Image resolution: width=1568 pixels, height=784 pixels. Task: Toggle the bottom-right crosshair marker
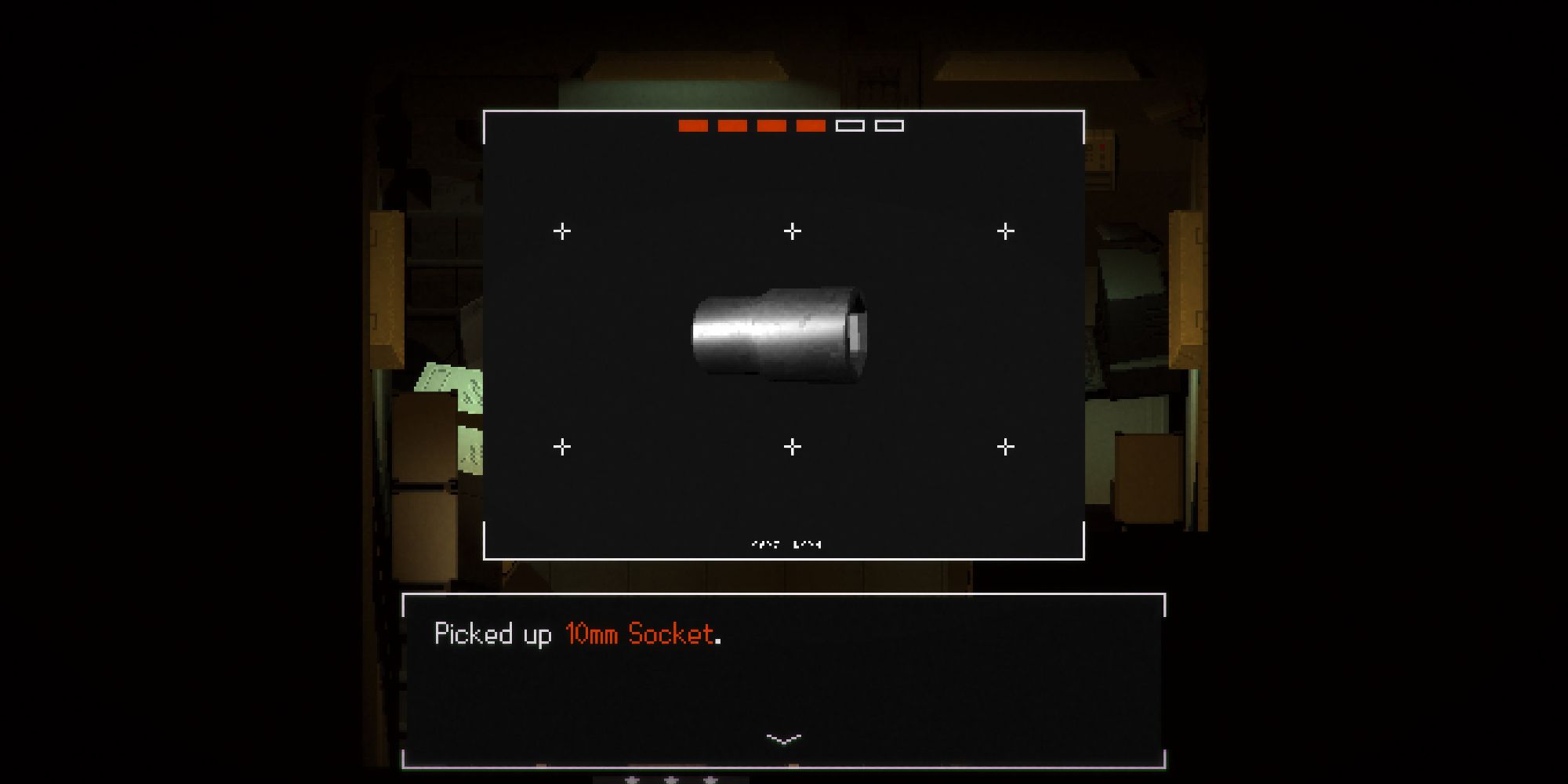pos(1004,445)
